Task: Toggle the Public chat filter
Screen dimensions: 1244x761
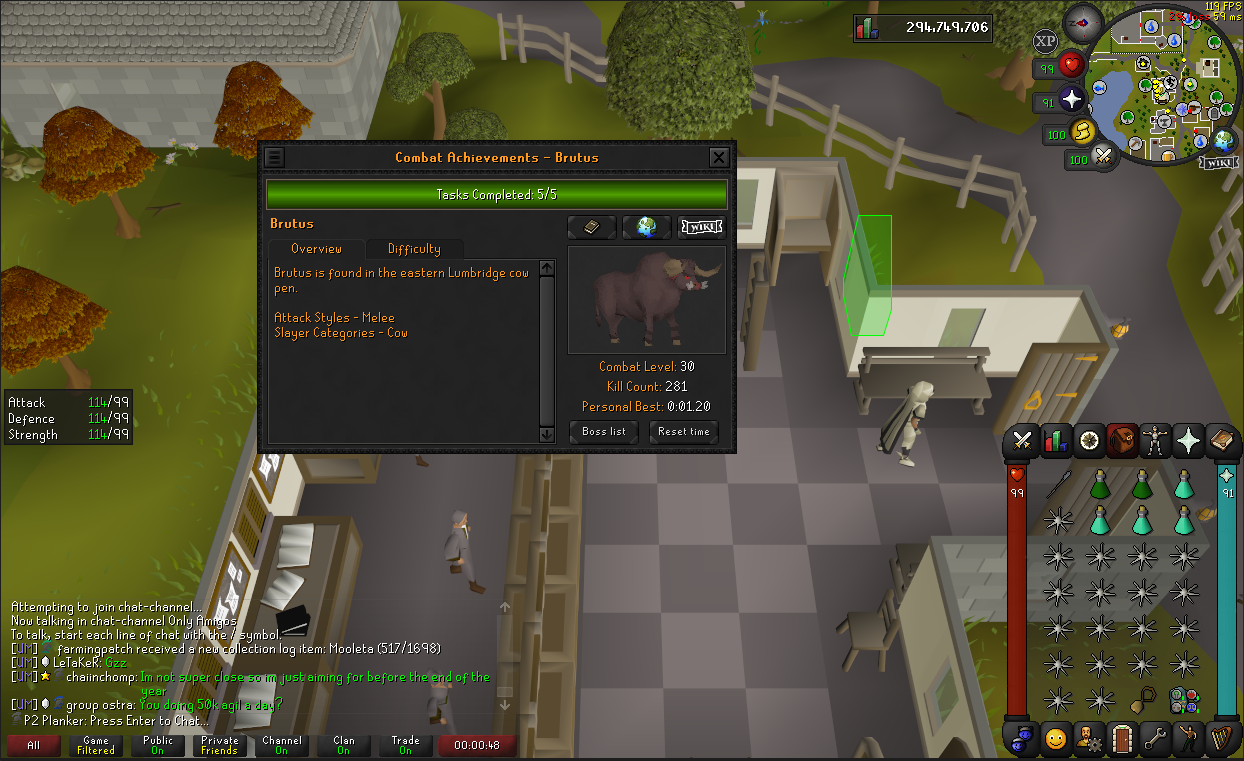Action: click(158, 745)
